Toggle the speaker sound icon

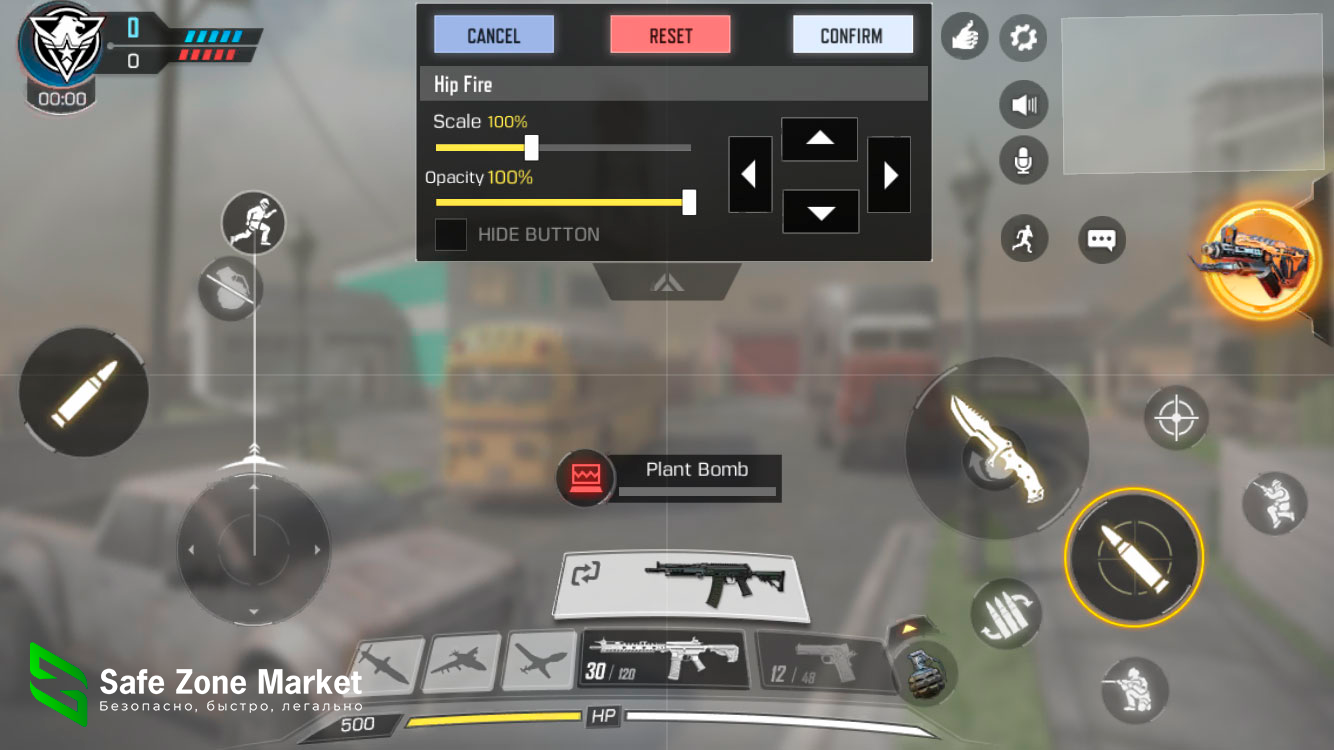pyautogui.click(x=1023, y=104)
